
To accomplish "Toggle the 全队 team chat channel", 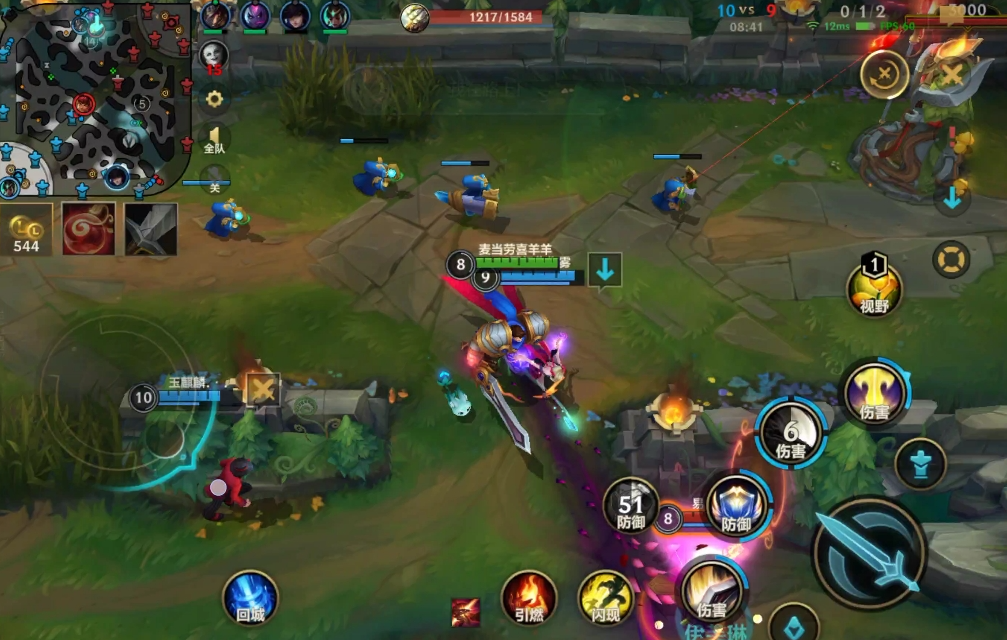I will [x=214, y=139].
